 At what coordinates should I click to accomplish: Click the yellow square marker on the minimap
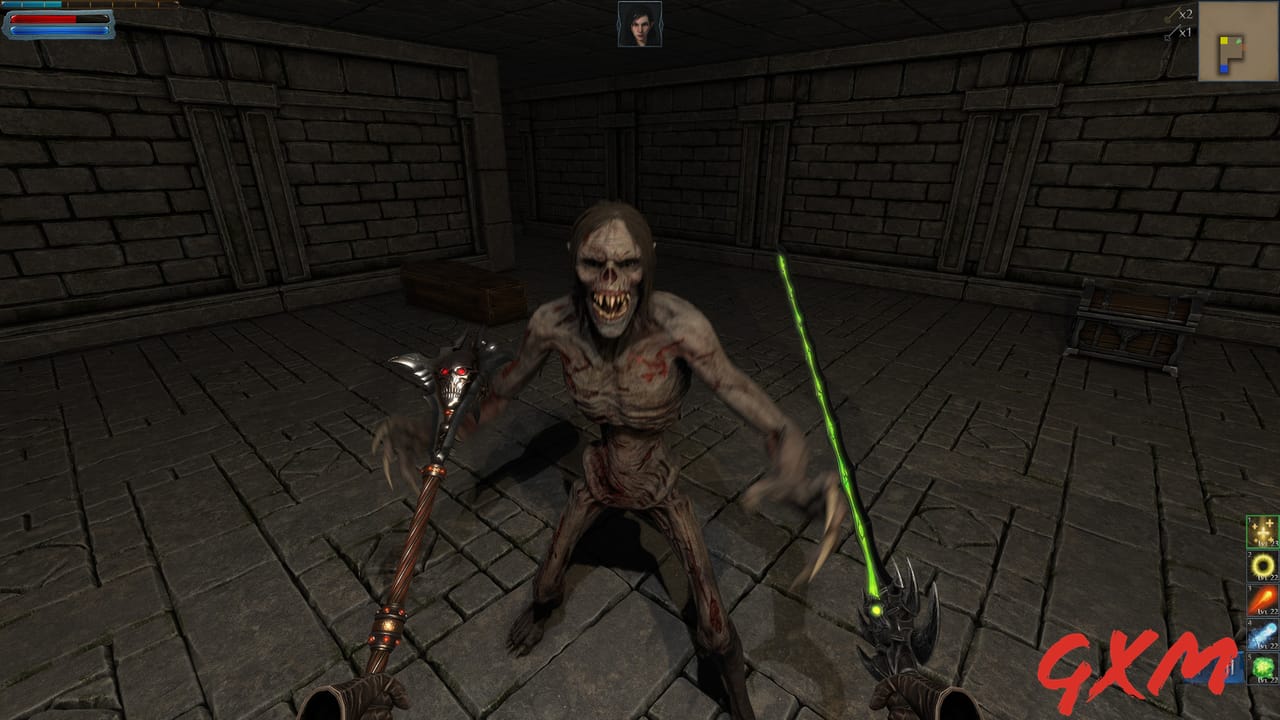pos(1224,41)
